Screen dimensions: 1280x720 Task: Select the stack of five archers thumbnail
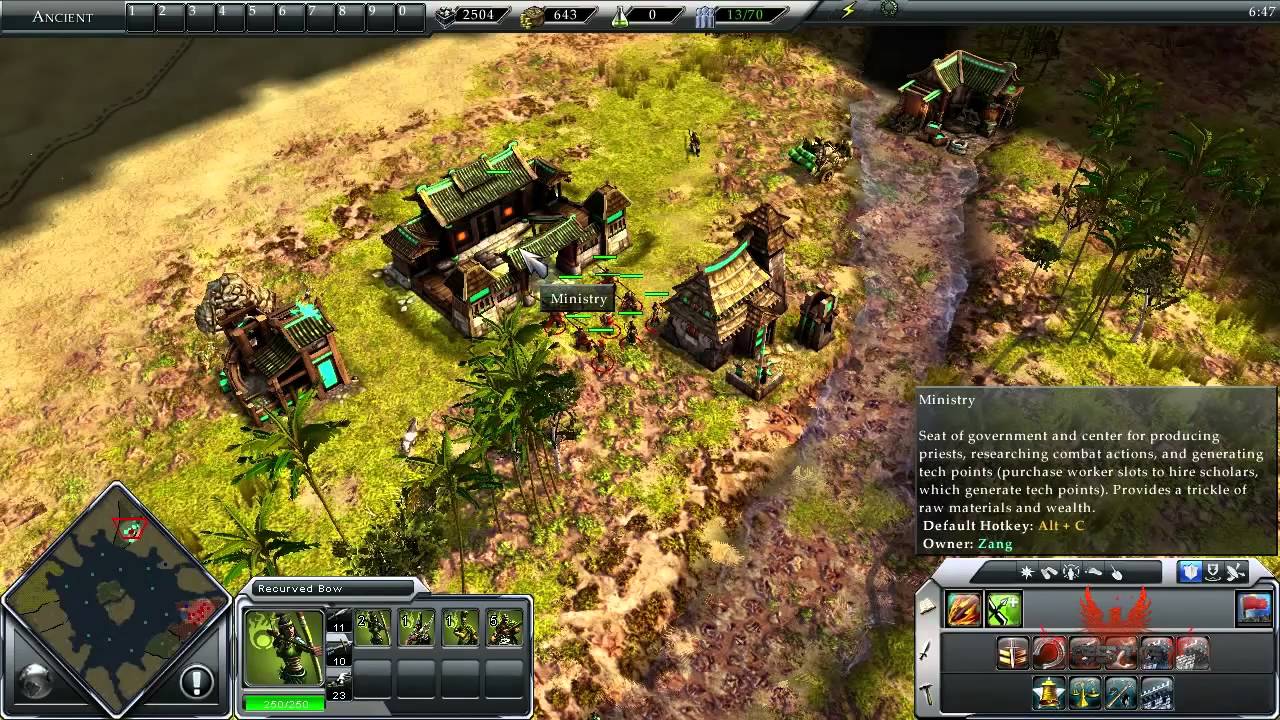pos(504,627)
